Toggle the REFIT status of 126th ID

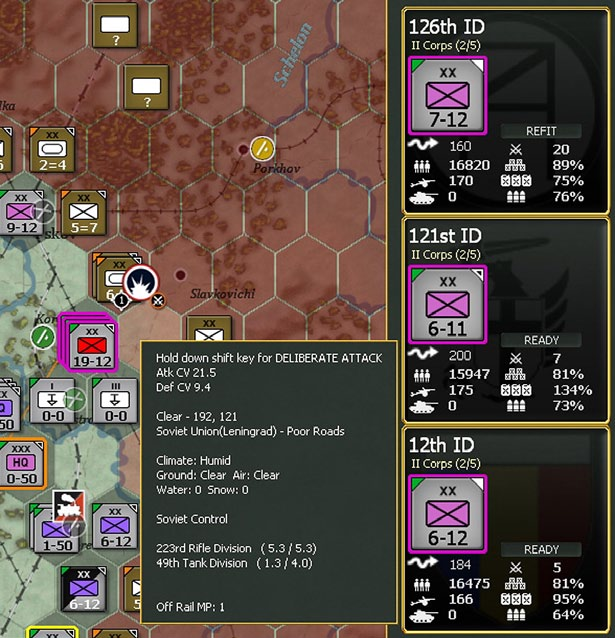[541, 131]
